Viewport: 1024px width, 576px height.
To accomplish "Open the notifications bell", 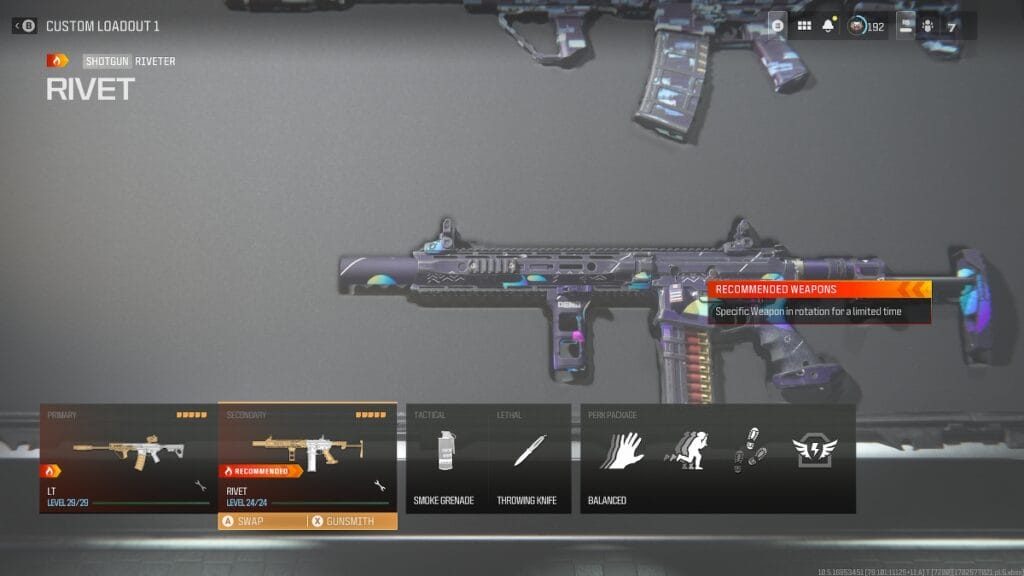I will (x=828, y=26).
